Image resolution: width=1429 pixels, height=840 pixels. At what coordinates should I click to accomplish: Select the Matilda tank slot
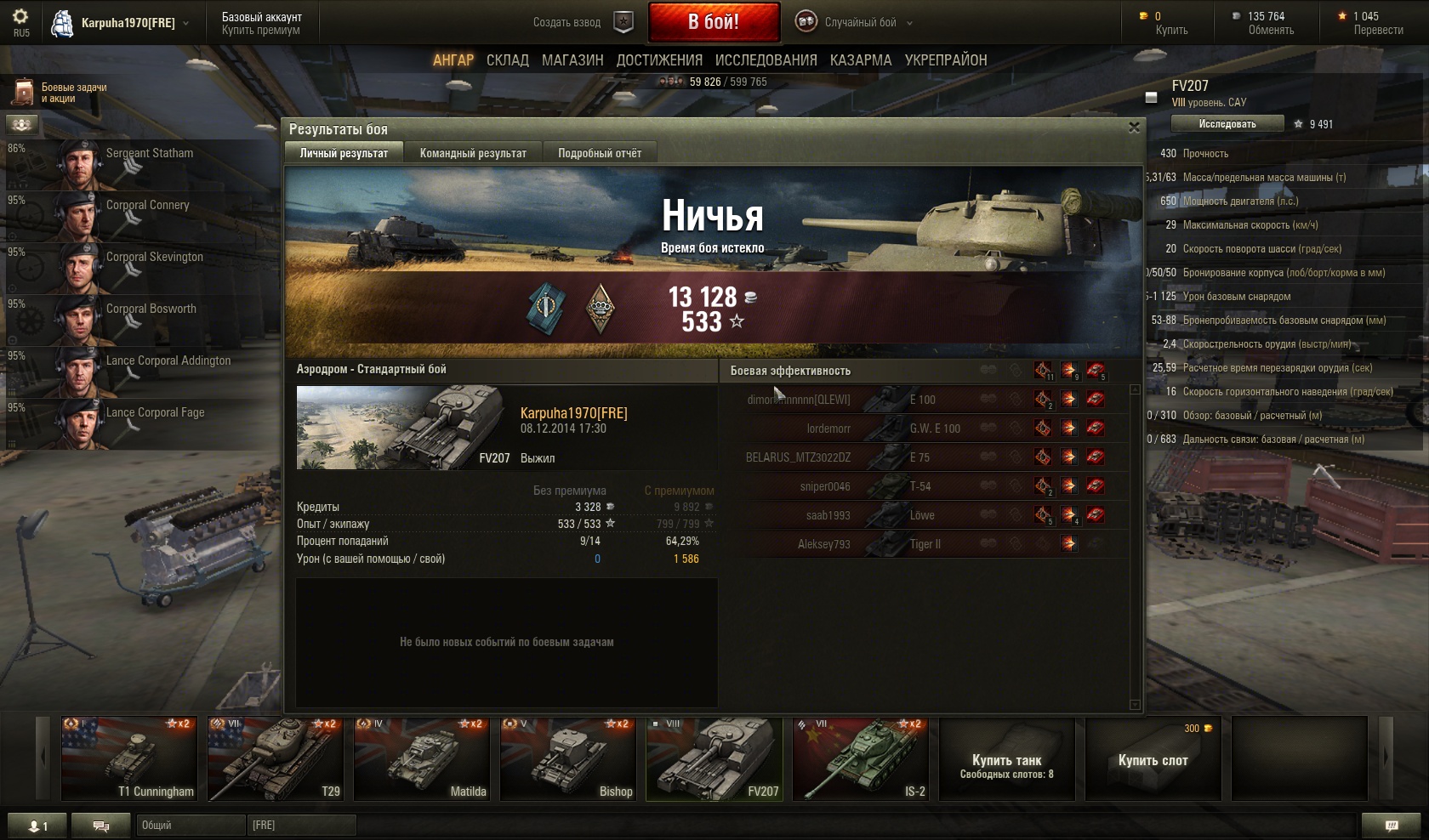[x=422, y=759]
